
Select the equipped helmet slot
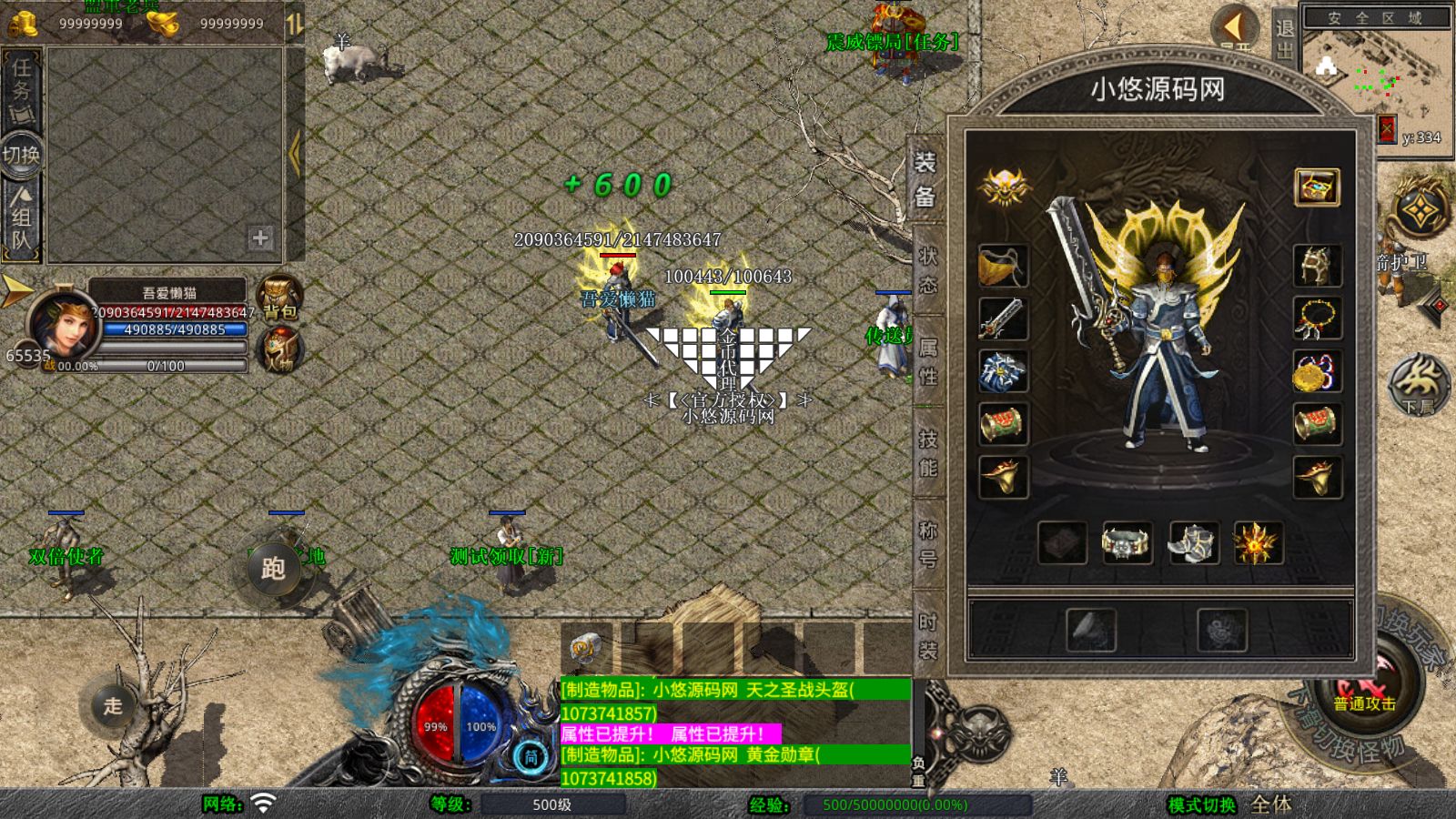coord(1317,266)
